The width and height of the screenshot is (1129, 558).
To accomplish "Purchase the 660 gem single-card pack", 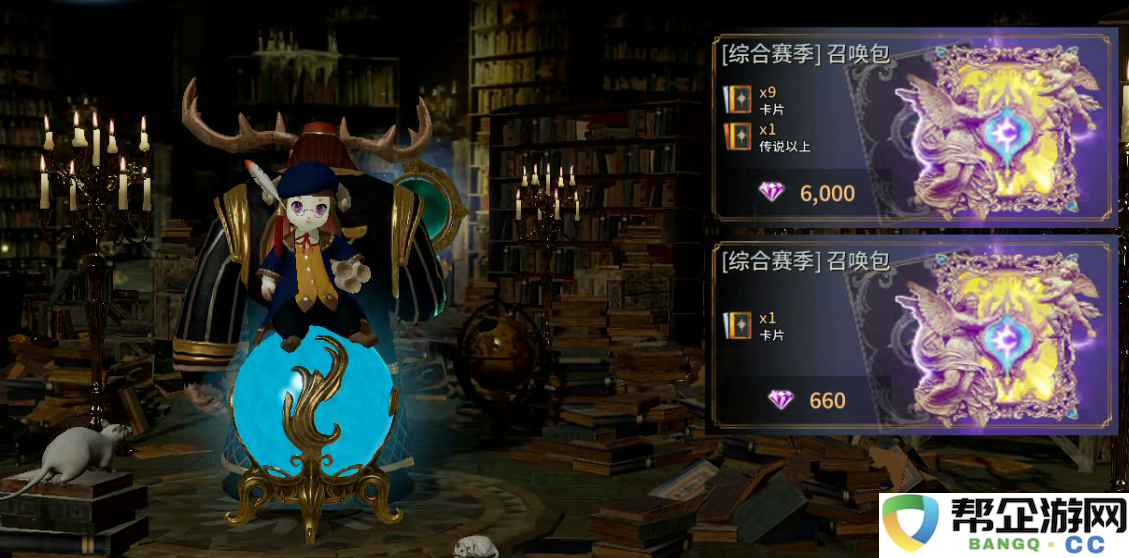I will (808, 400).
